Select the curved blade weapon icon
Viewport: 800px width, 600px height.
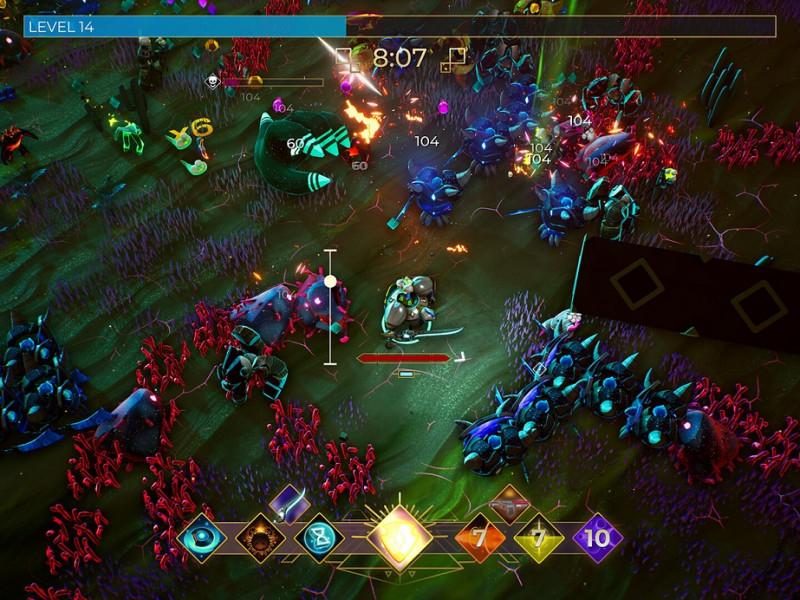(289, 503)
